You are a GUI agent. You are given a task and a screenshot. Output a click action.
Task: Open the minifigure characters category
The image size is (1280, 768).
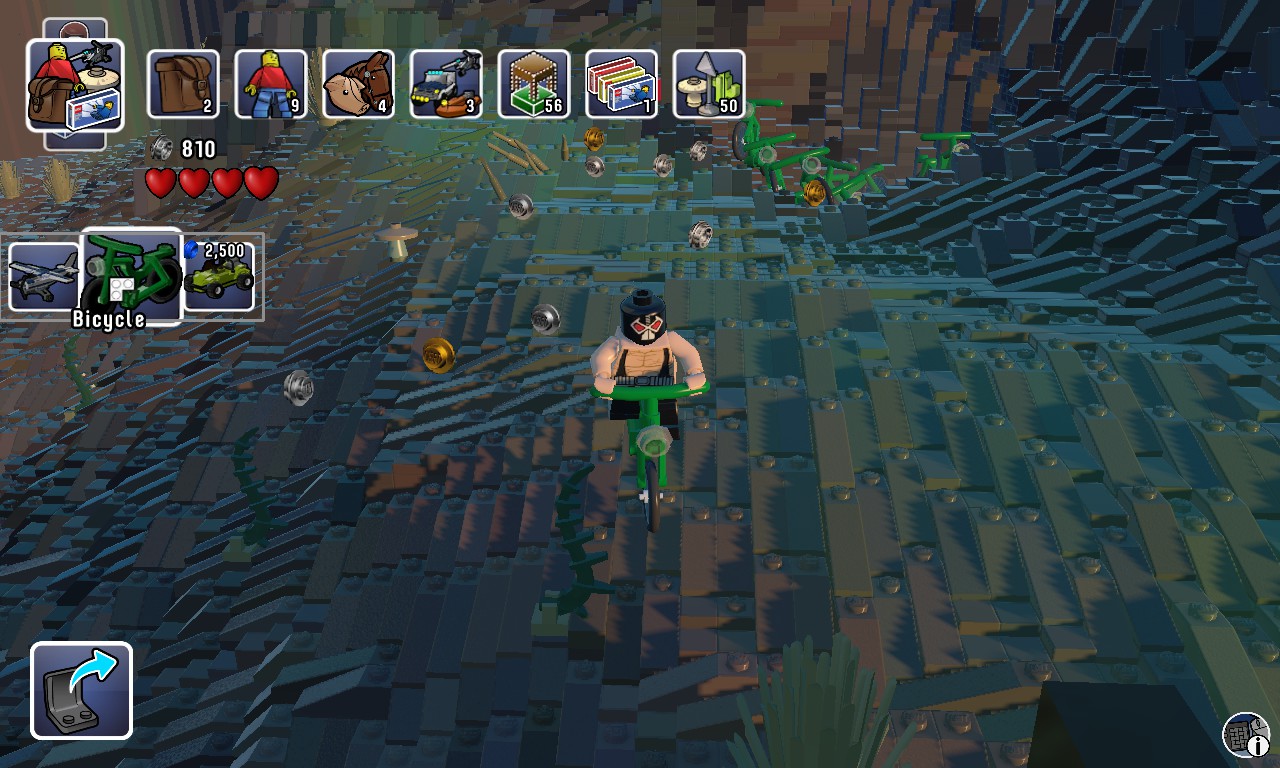point(270,84)
